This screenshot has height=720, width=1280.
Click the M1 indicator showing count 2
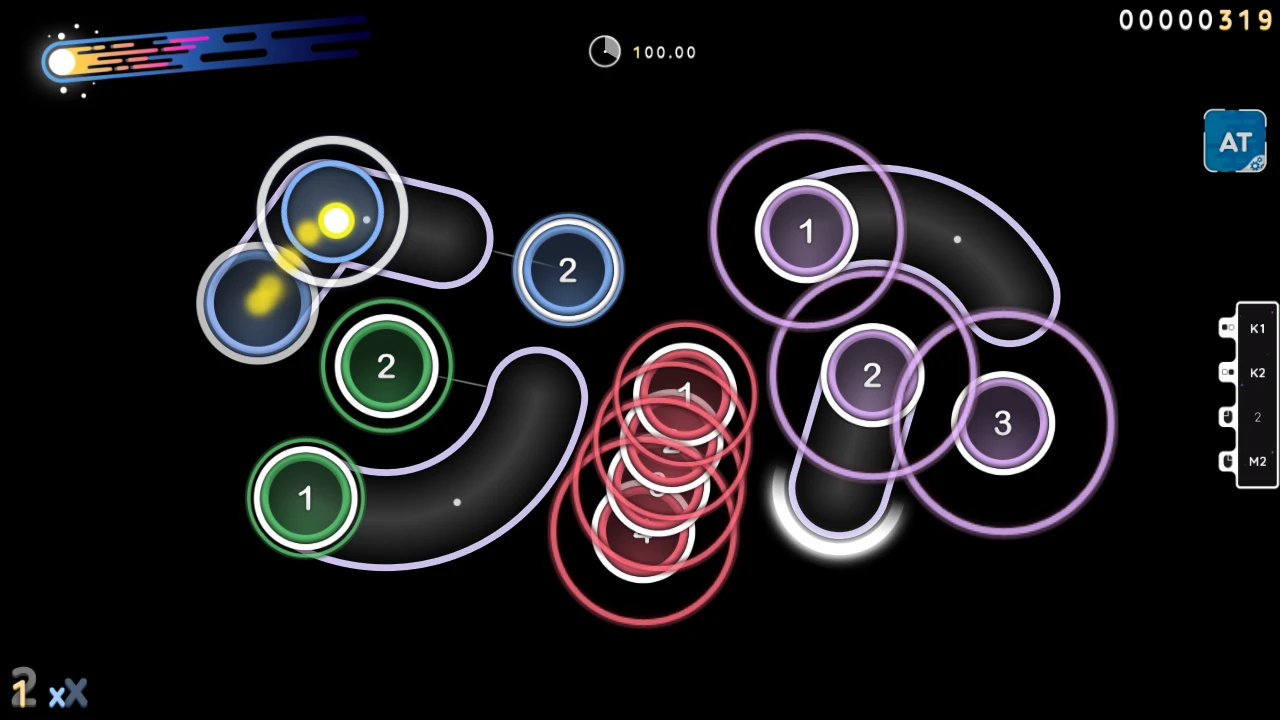point(1256,417)
